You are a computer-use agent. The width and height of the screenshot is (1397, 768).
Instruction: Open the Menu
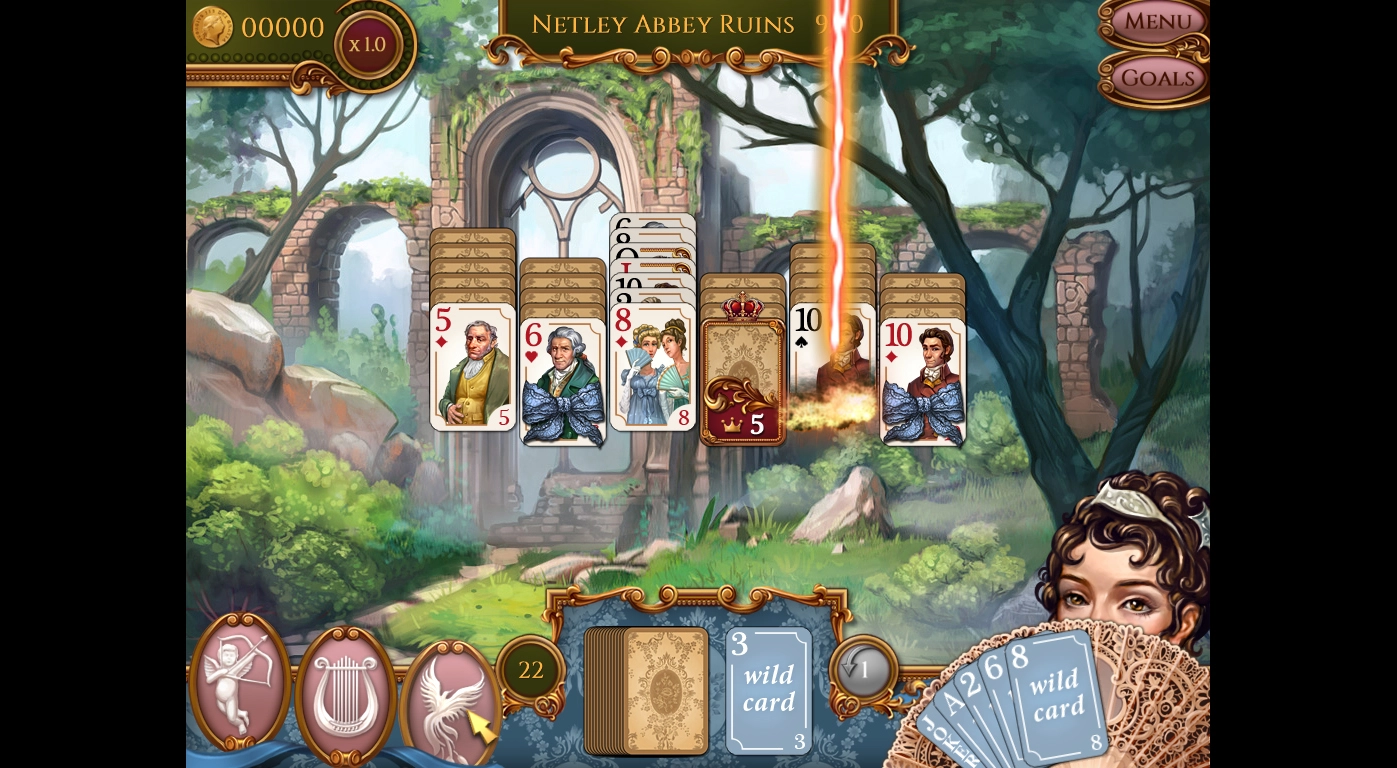[x=1156, y=21]
